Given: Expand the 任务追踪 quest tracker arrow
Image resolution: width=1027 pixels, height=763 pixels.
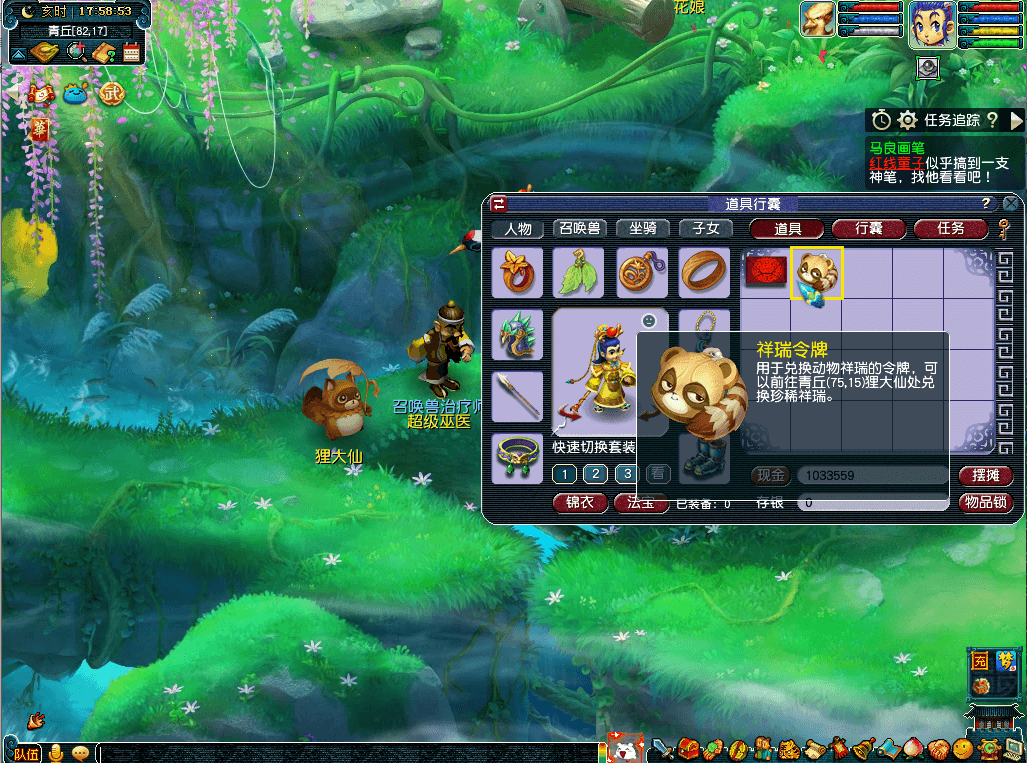Looking at the screenshot, I should (1016, 120).
